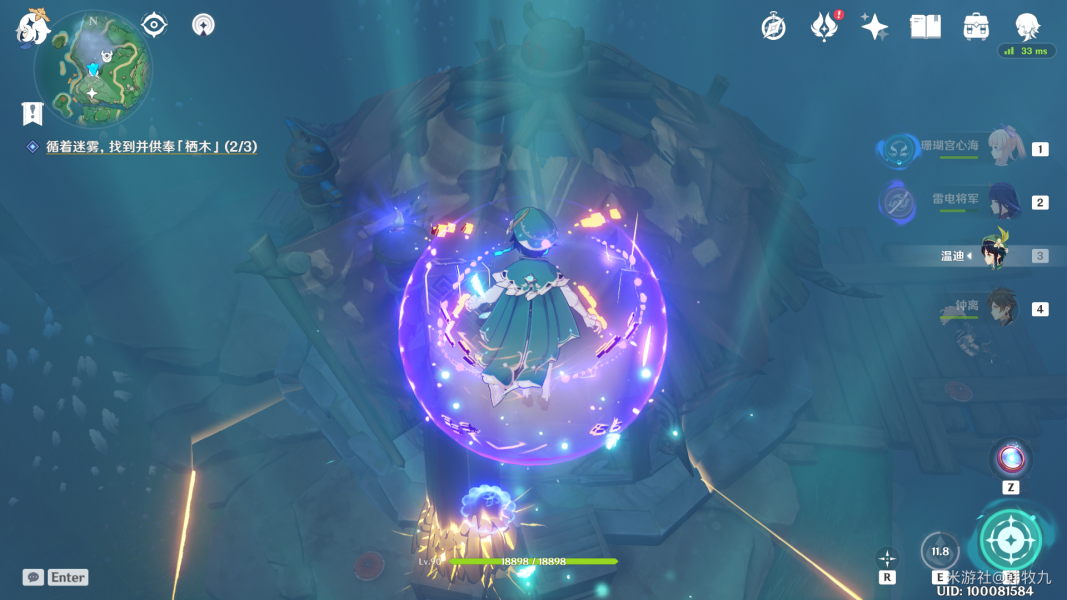Select the tracked quest objective 循着迷雾

point(150,147)
